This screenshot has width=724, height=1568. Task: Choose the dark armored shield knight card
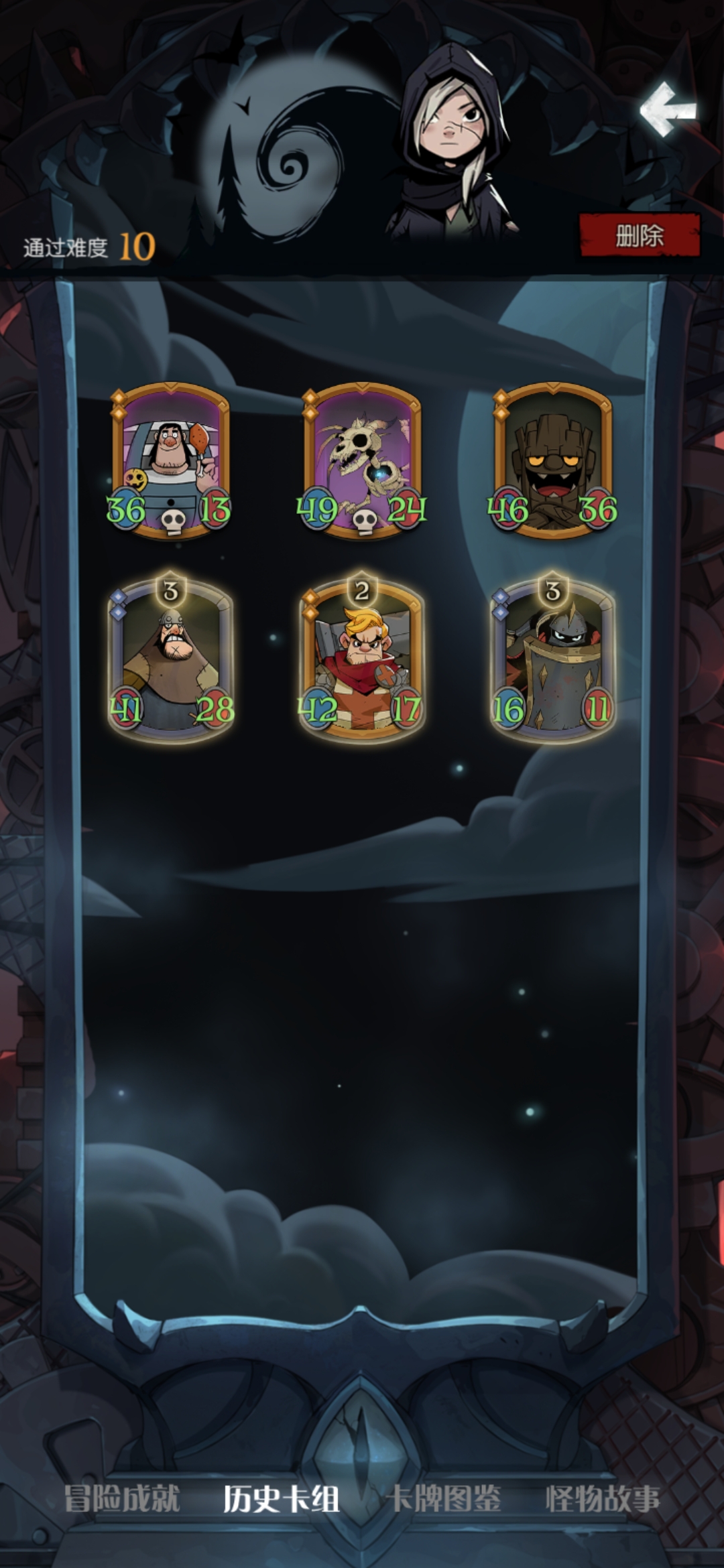click(x=552, y=660)
